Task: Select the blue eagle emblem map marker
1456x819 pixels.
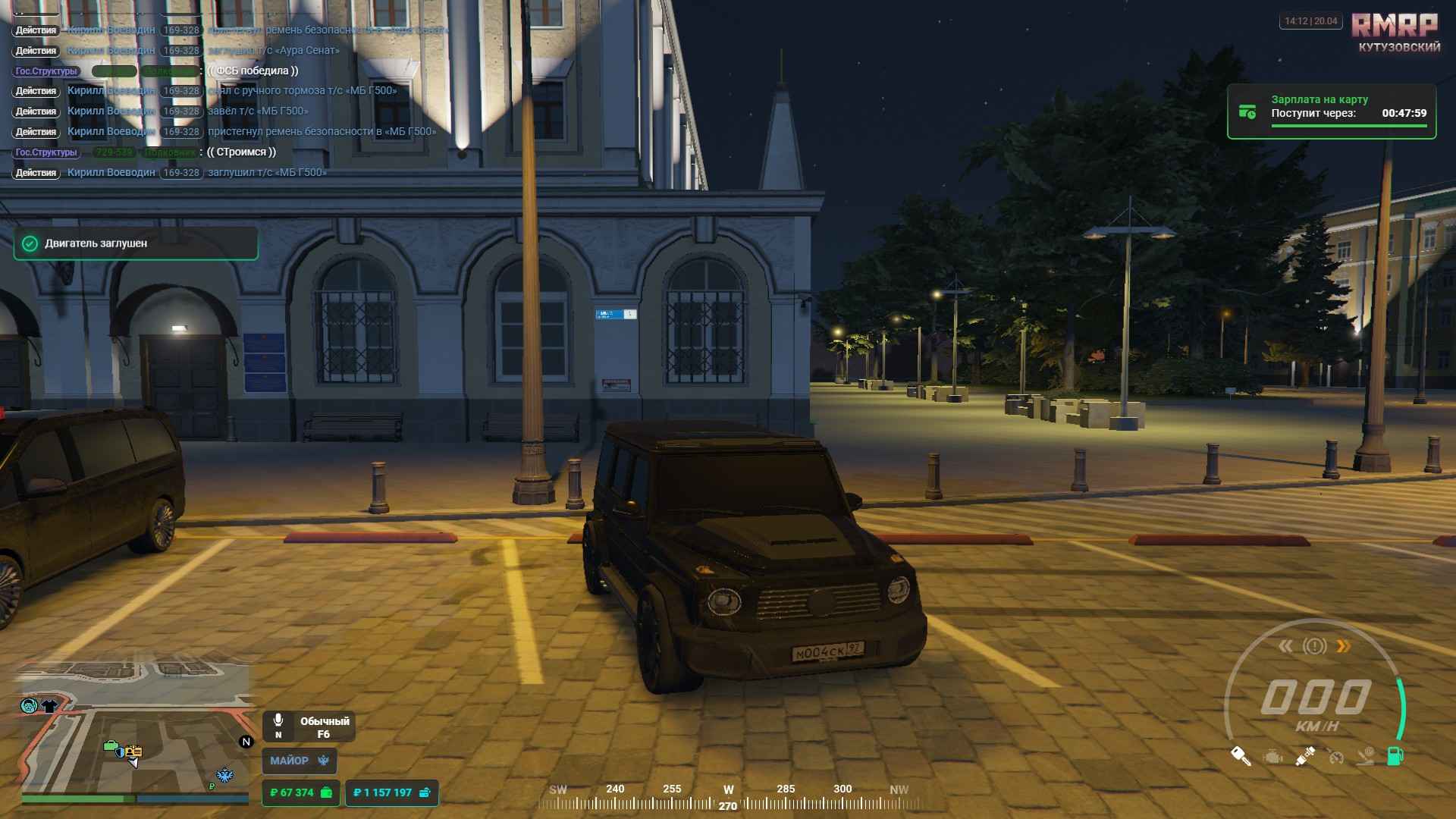Action: (225, 775)
